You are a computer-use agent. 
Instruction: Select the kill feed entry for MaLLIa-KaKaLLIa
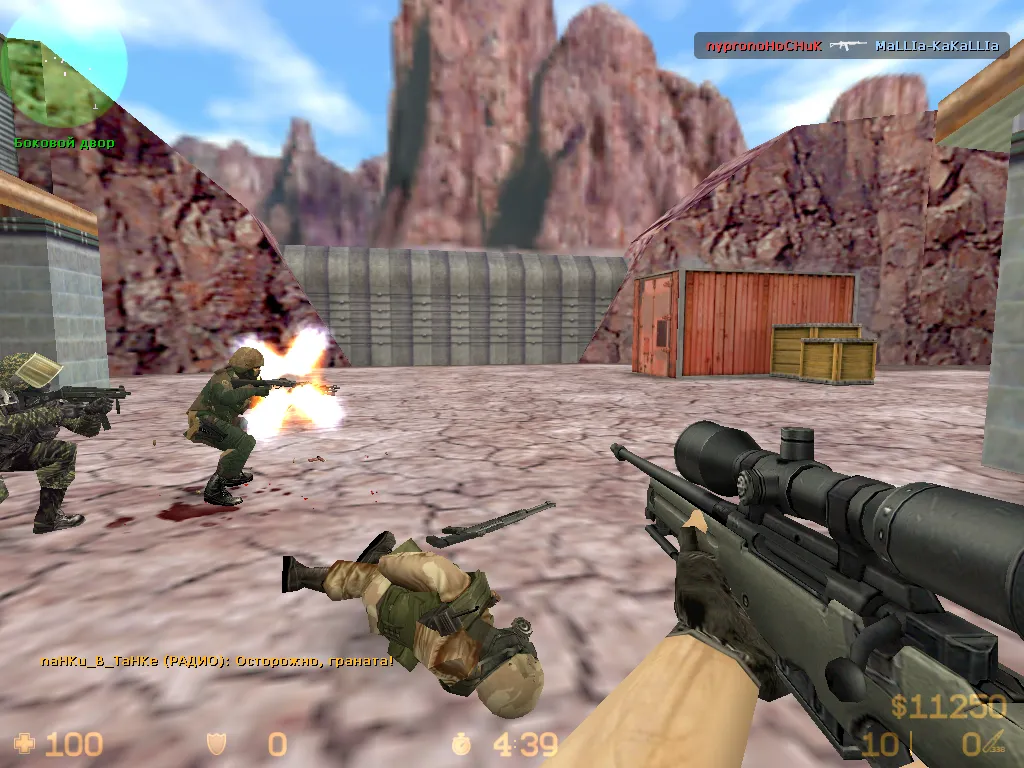[852, 46]
